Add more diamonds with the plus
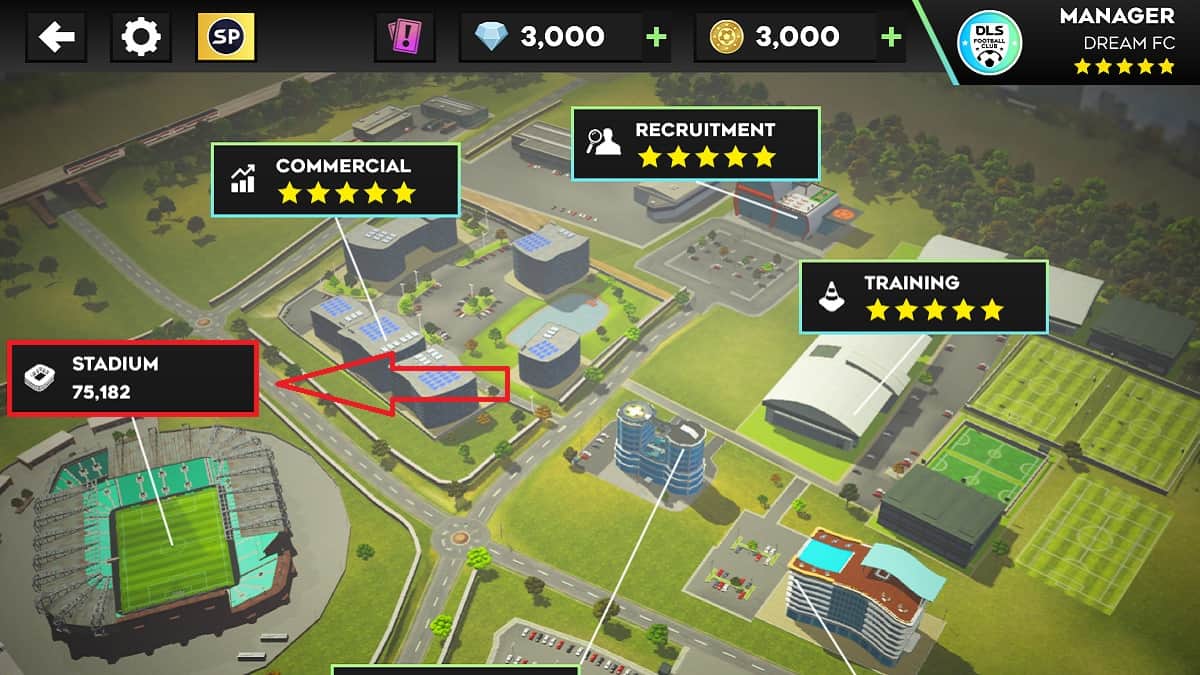The width and height of the screenshot is (1200, 675). click(x=656, y=38)
